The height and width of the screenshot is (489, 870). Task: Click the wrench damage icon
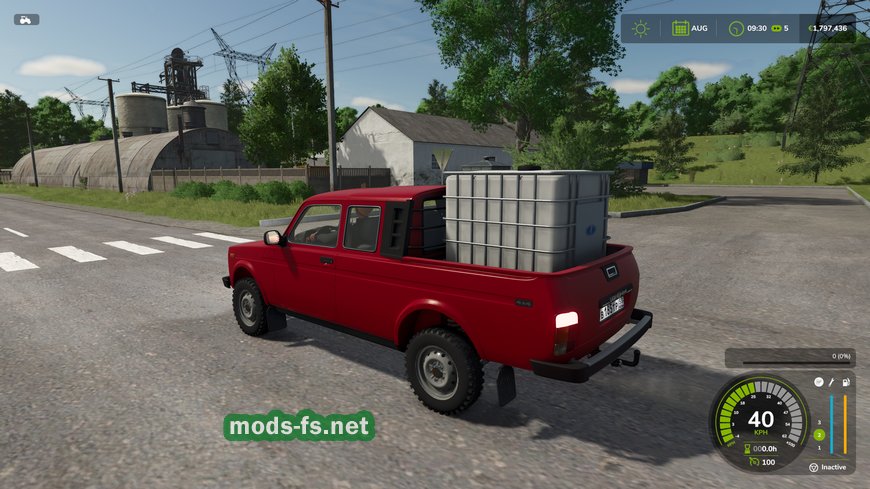click(830, 382)
